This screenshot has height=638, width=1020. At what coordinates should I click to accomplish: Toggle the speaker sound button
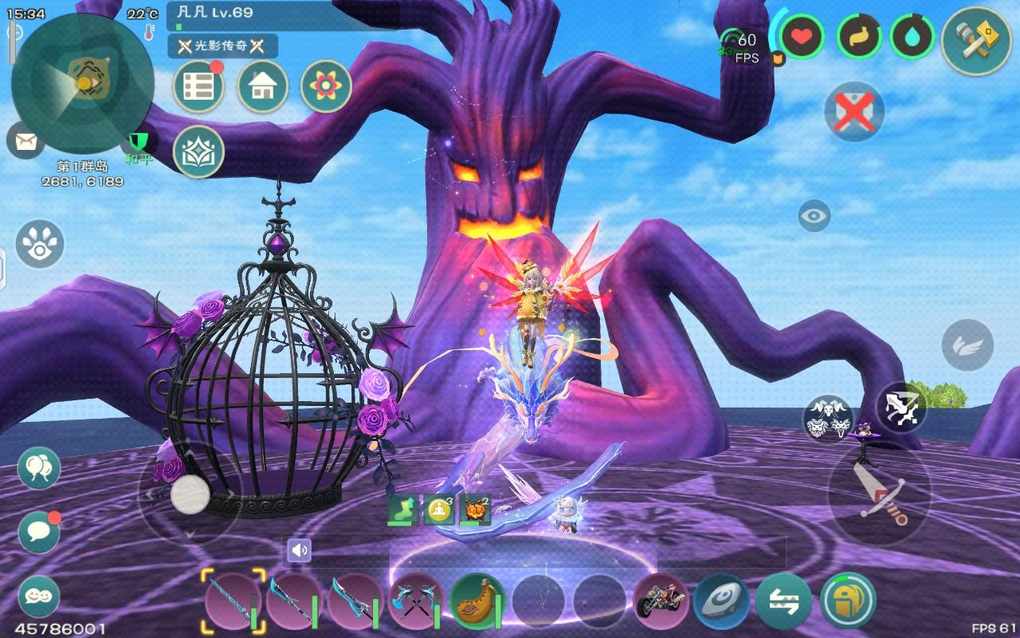pos(299,550)
